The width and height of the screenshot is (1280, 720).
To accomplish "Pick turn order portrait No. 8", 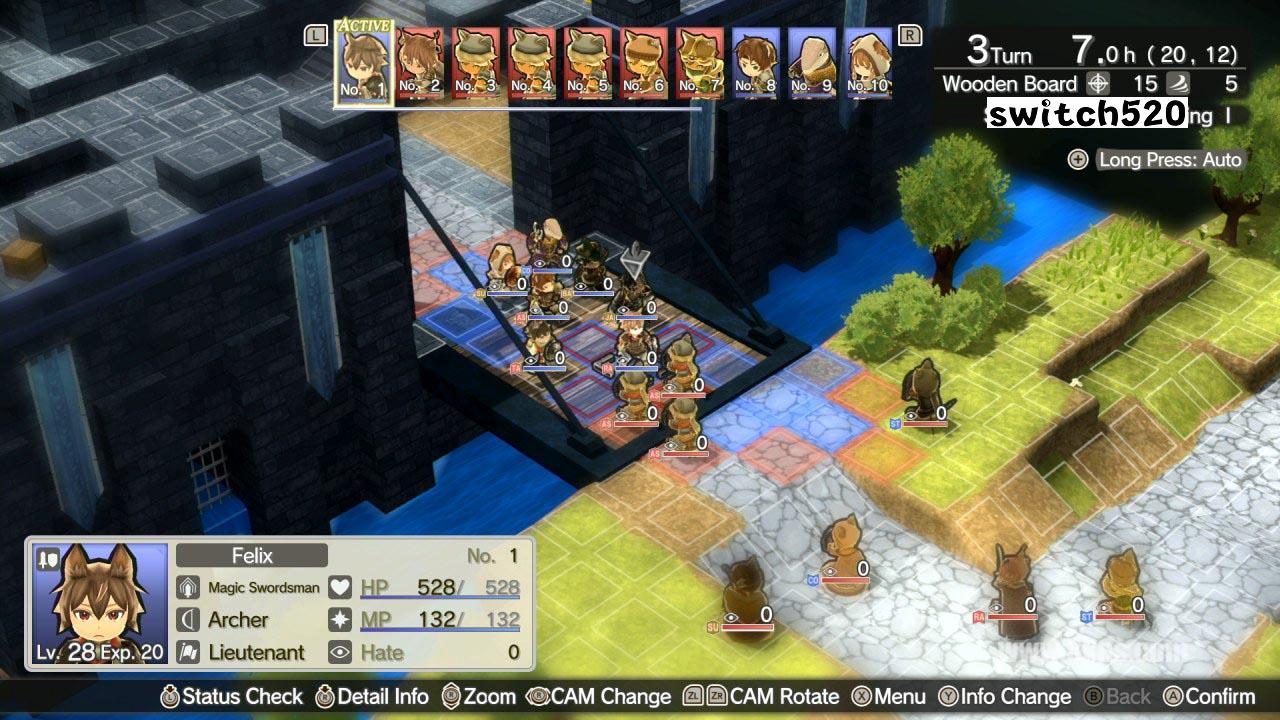I will coord(756,62).
